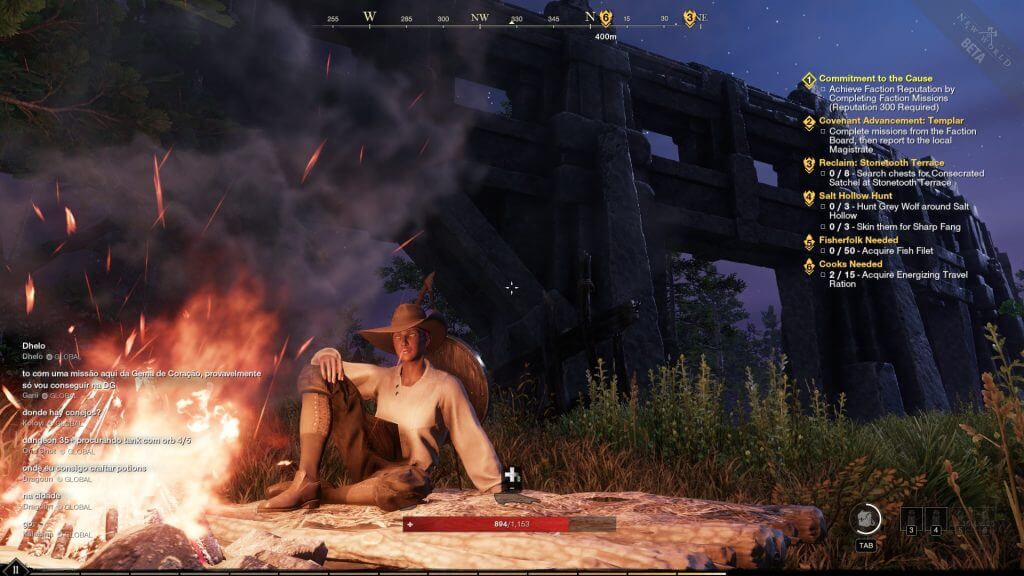Click the pause icon in the bottom-left corner
This screenshot has width=1024, height=576.
15,569
